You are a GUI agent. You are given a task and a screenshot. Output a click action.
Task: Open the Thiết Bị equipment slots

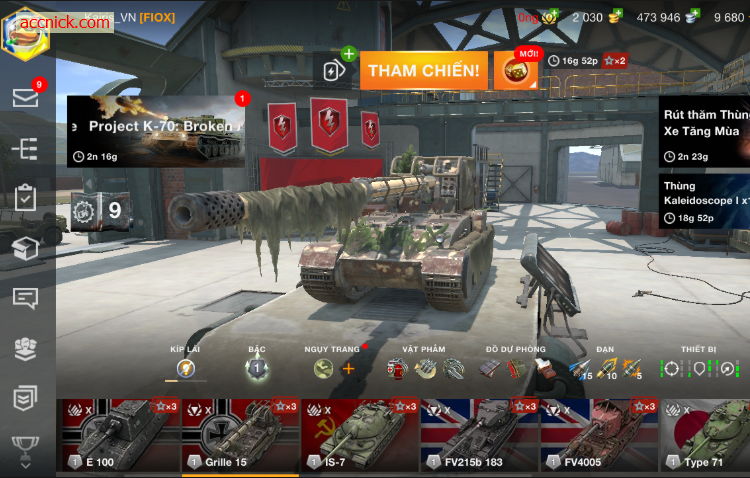pyautogui.click(x=698, y=368)
